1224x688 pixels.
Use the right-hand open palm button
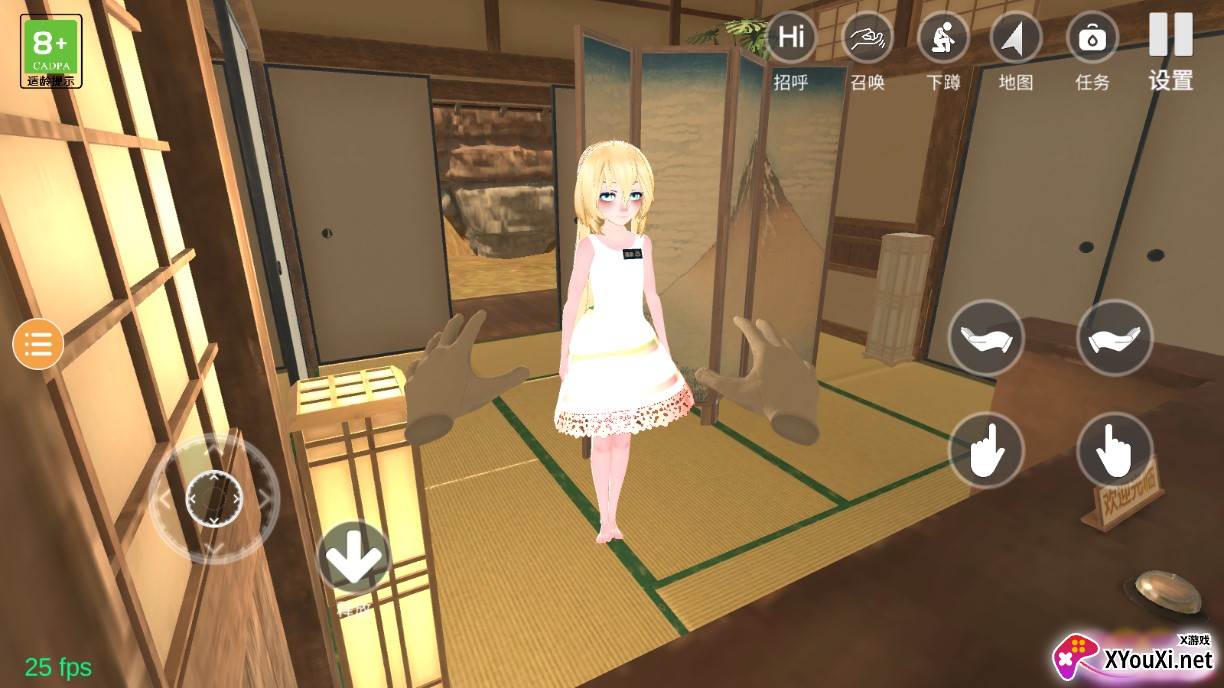pos(1115,338)
